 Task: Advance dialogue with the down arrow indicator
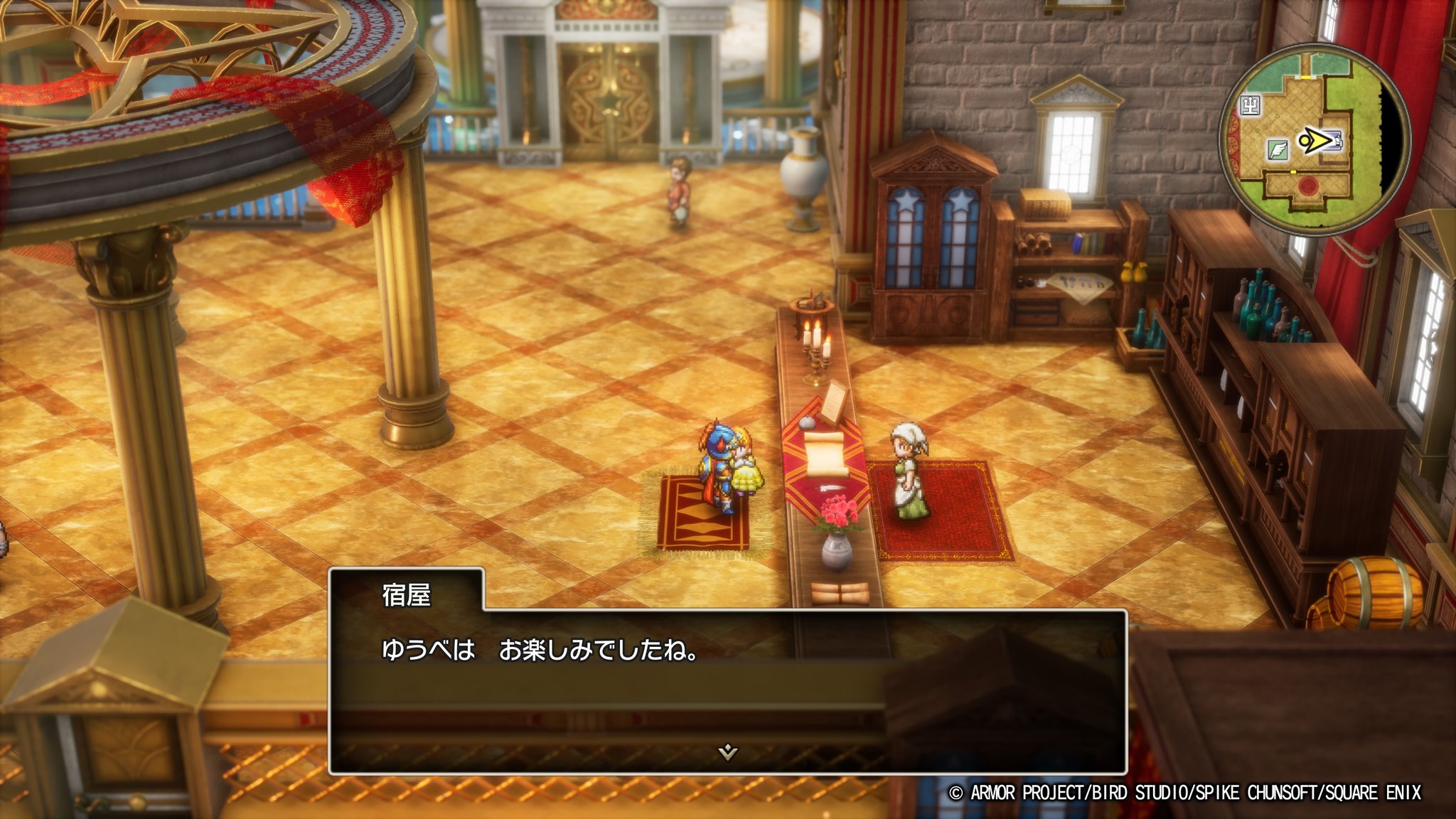pos(727,751)
